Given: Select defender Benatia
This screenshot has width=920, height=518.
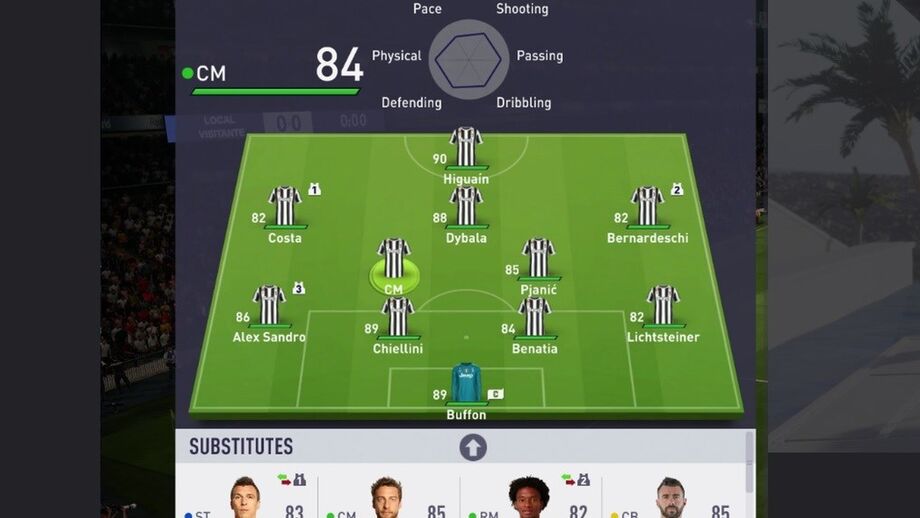Looking at the screenshot, I should pos(534,318).
